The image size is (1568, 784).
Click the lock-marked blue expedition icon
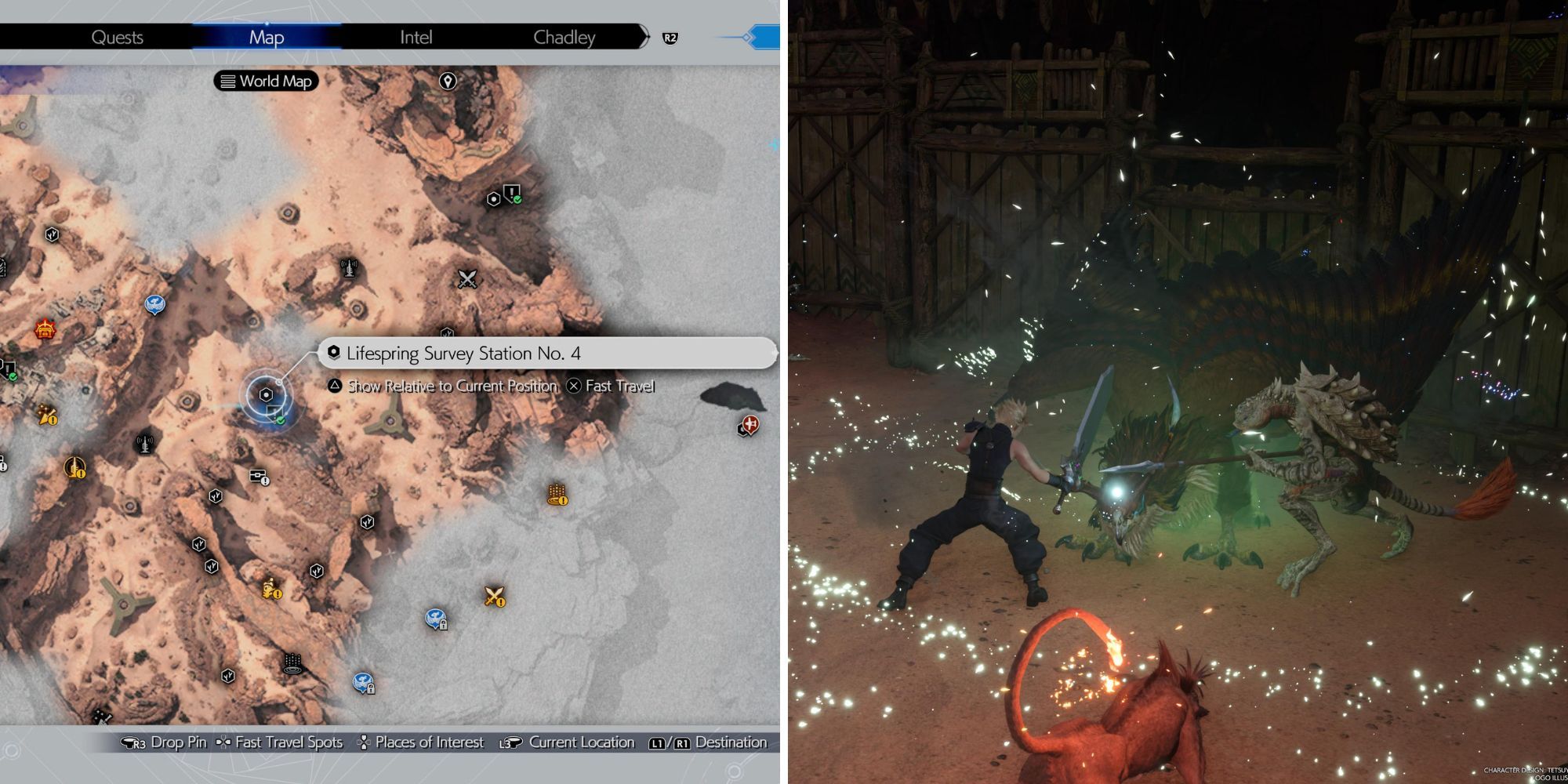434,618
